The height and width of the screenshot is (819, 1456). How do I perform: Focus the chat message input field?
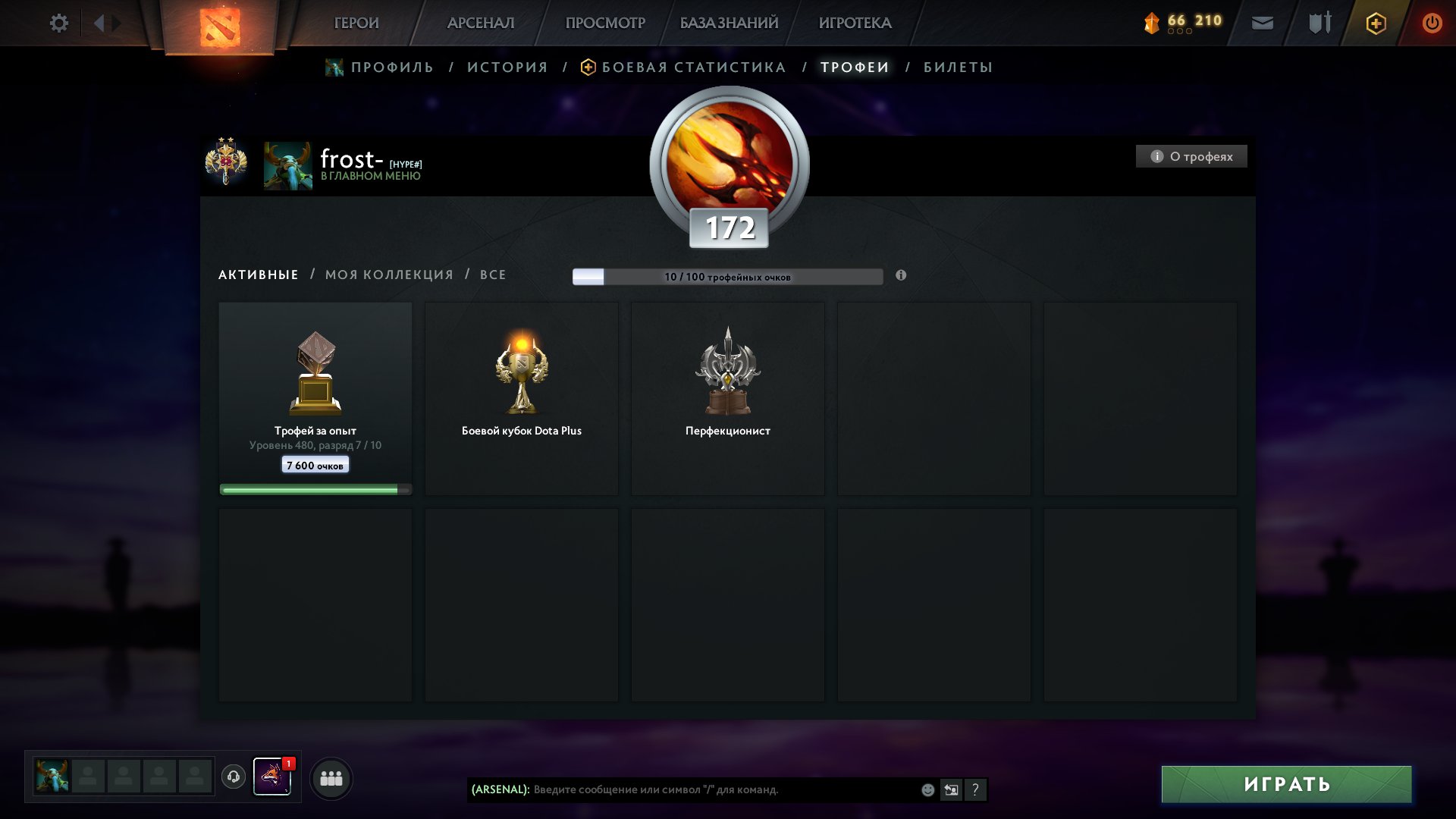click(720, 789)
